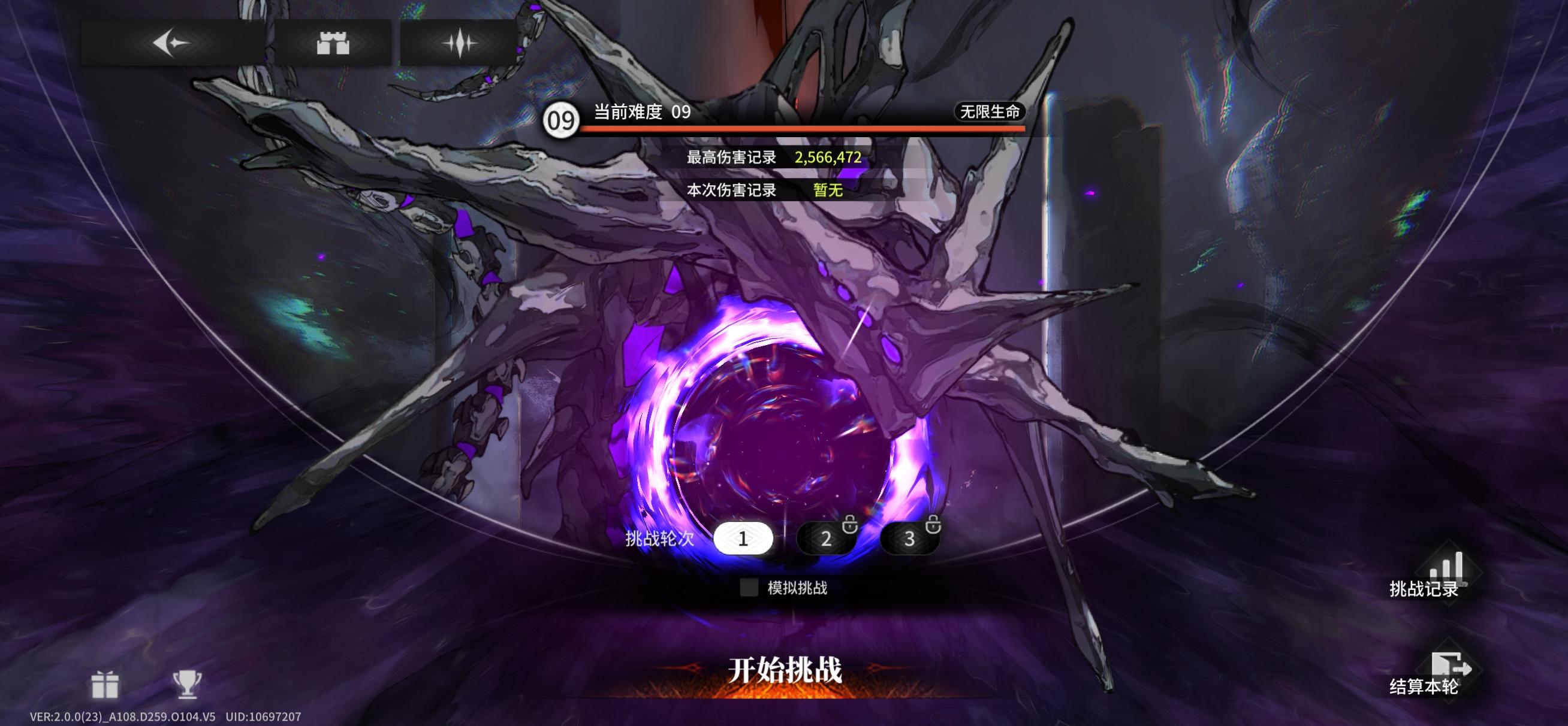The image size is (1568, 726).
Task: Open the 当前难度 09 difficulty selector
Action: point(639,113)
